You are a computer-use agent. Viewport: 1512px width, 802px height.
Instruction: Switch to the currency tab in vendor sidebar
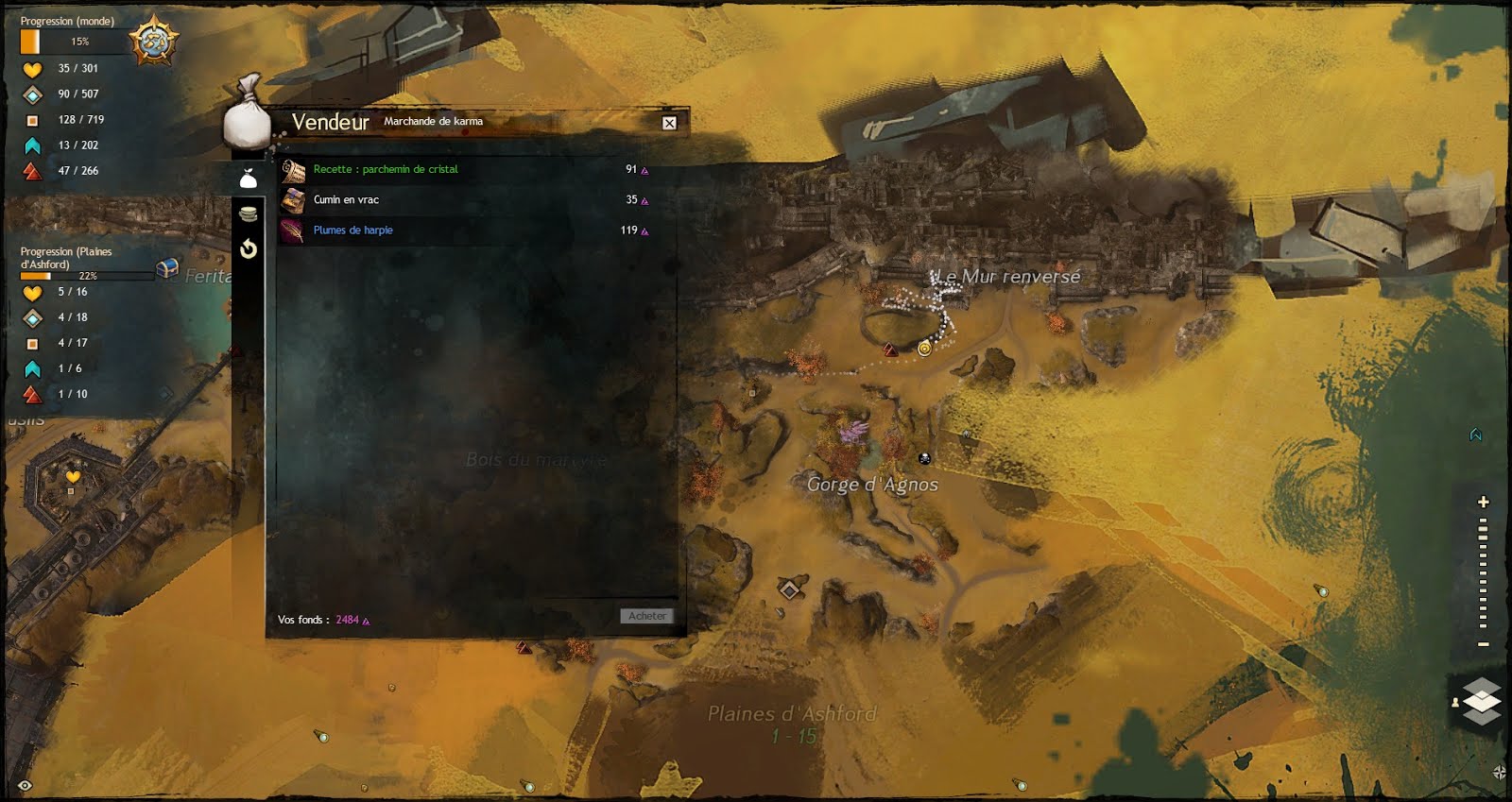[249, 213]
